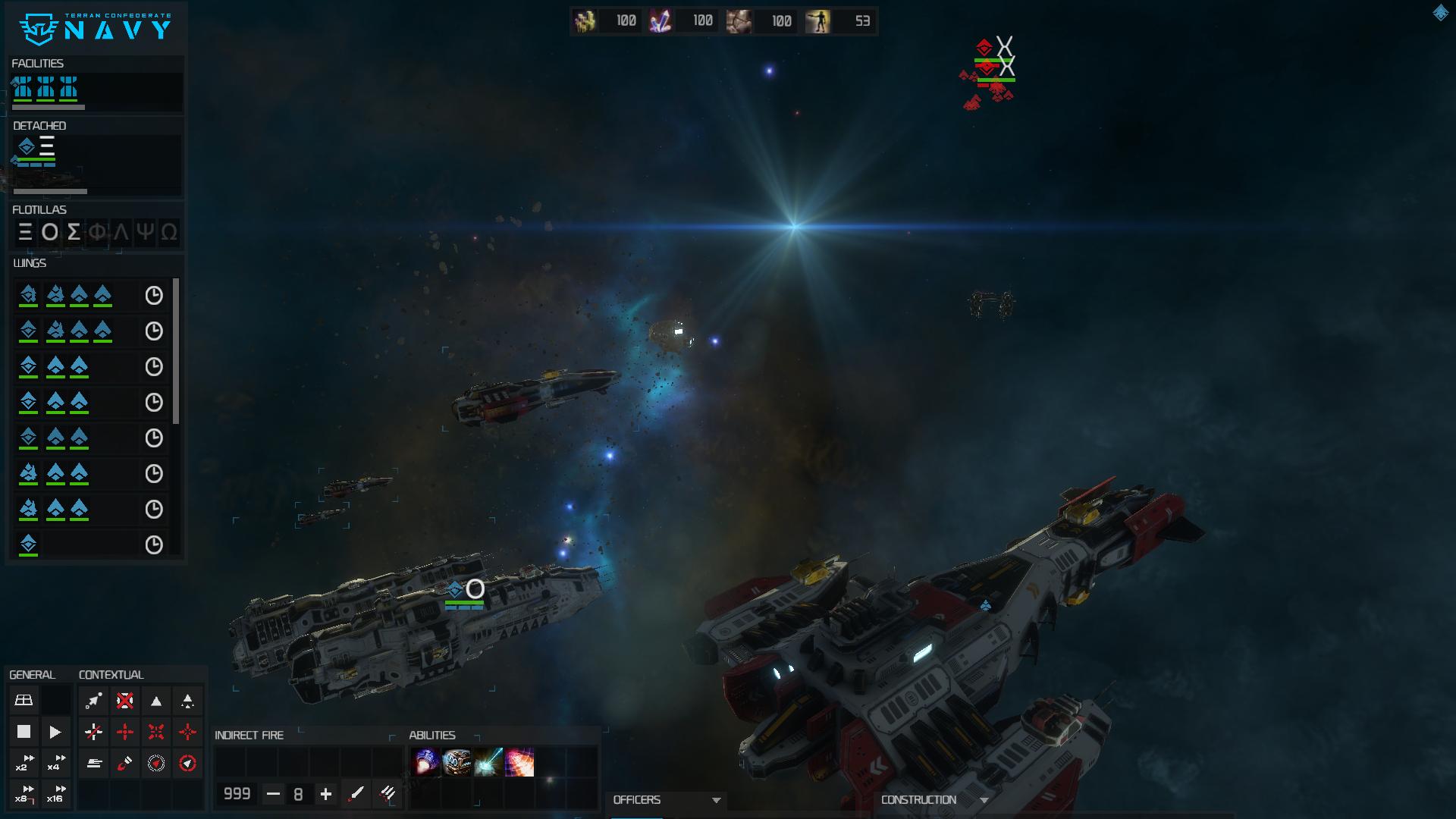The height and width of the screenshot is (819, 1456).
Task: Click the play speed arrow
Action: pos(55,732)
